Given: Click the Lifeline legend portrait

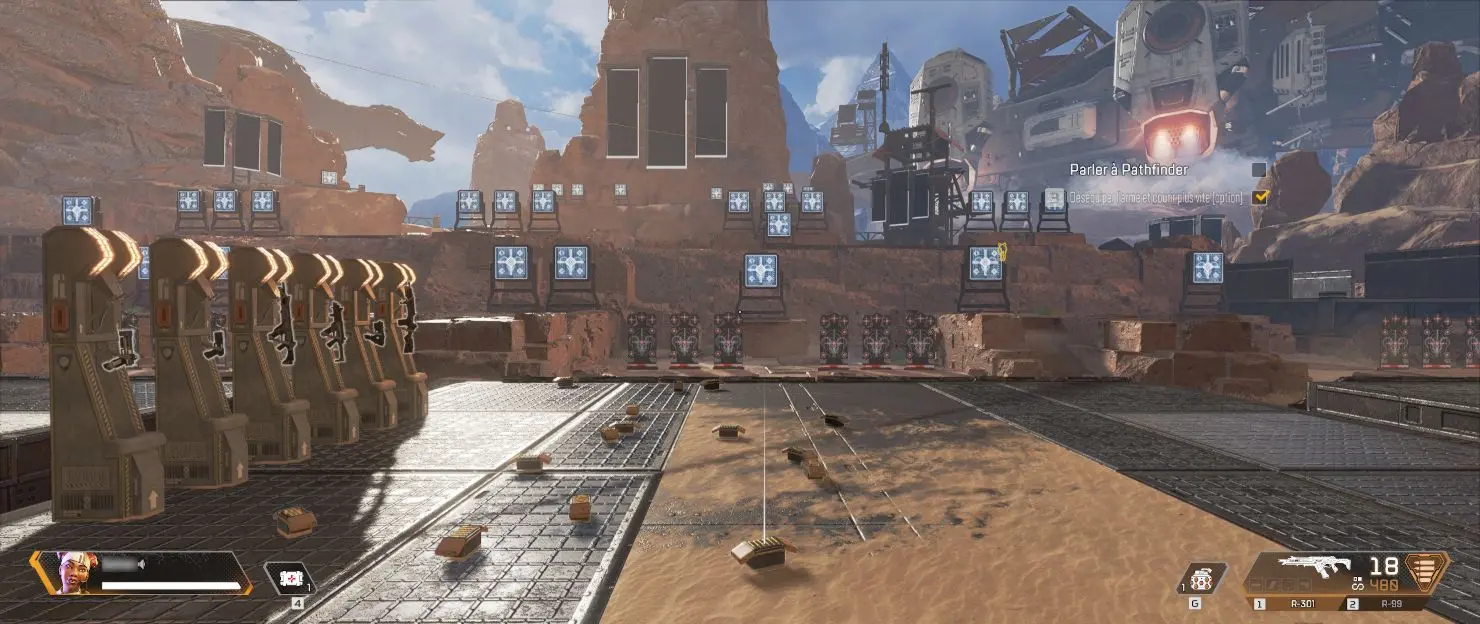Looking at the screenshot, I should pos(72,572).
